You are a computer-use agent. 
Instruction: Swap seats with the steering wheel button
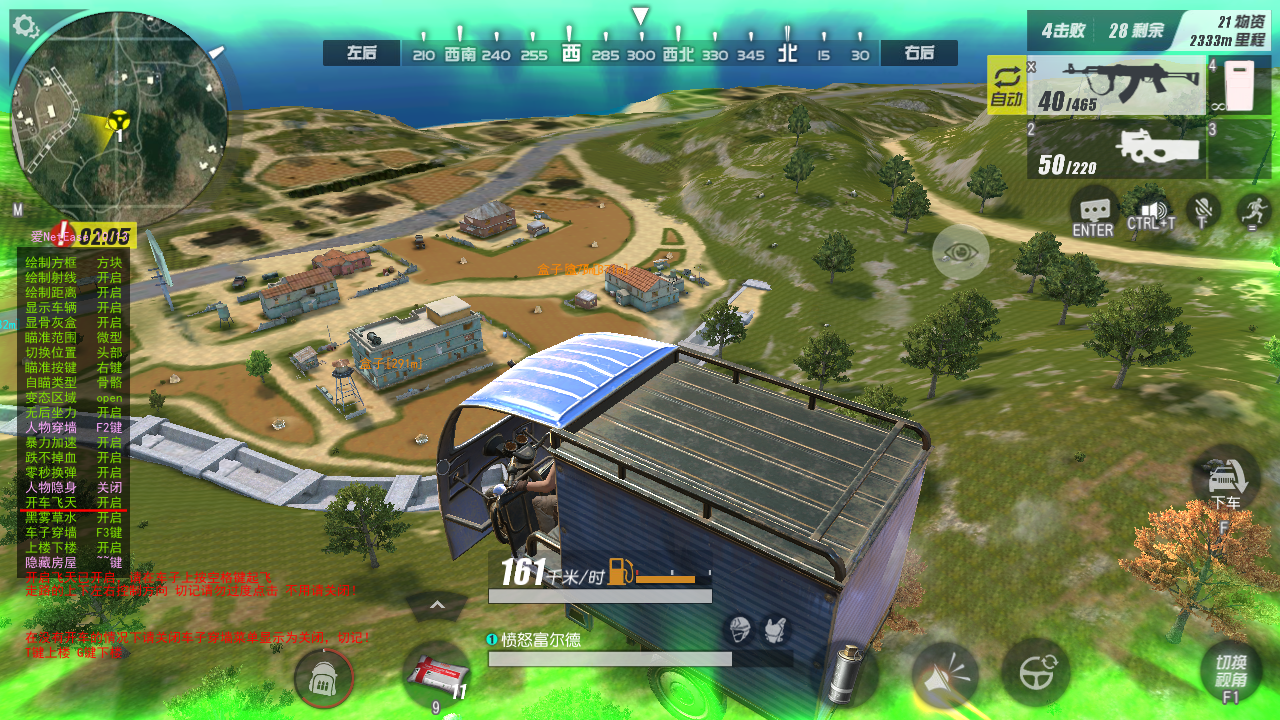tap(1035, 672)
